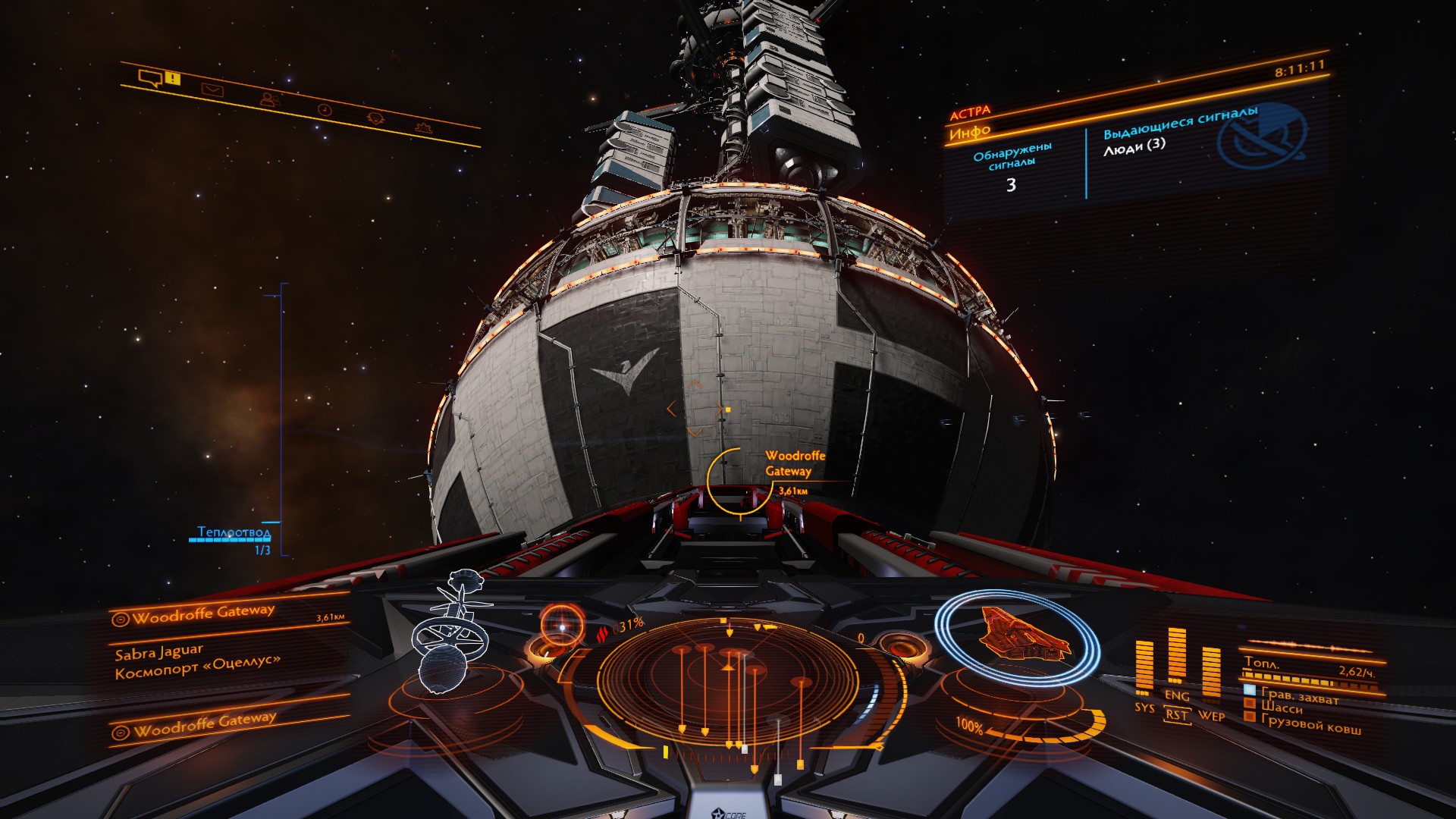Open the inbox envelope tab
This screenshot has width=1456, height=819.
[212, 90]
